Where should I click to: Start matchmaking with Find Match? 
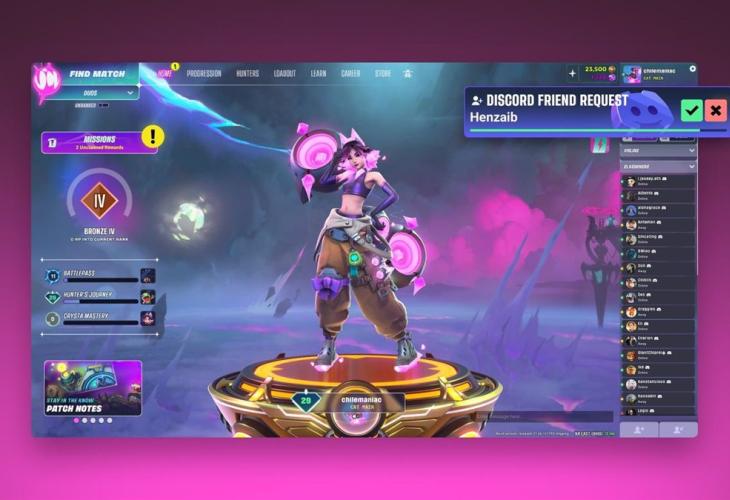94,74
